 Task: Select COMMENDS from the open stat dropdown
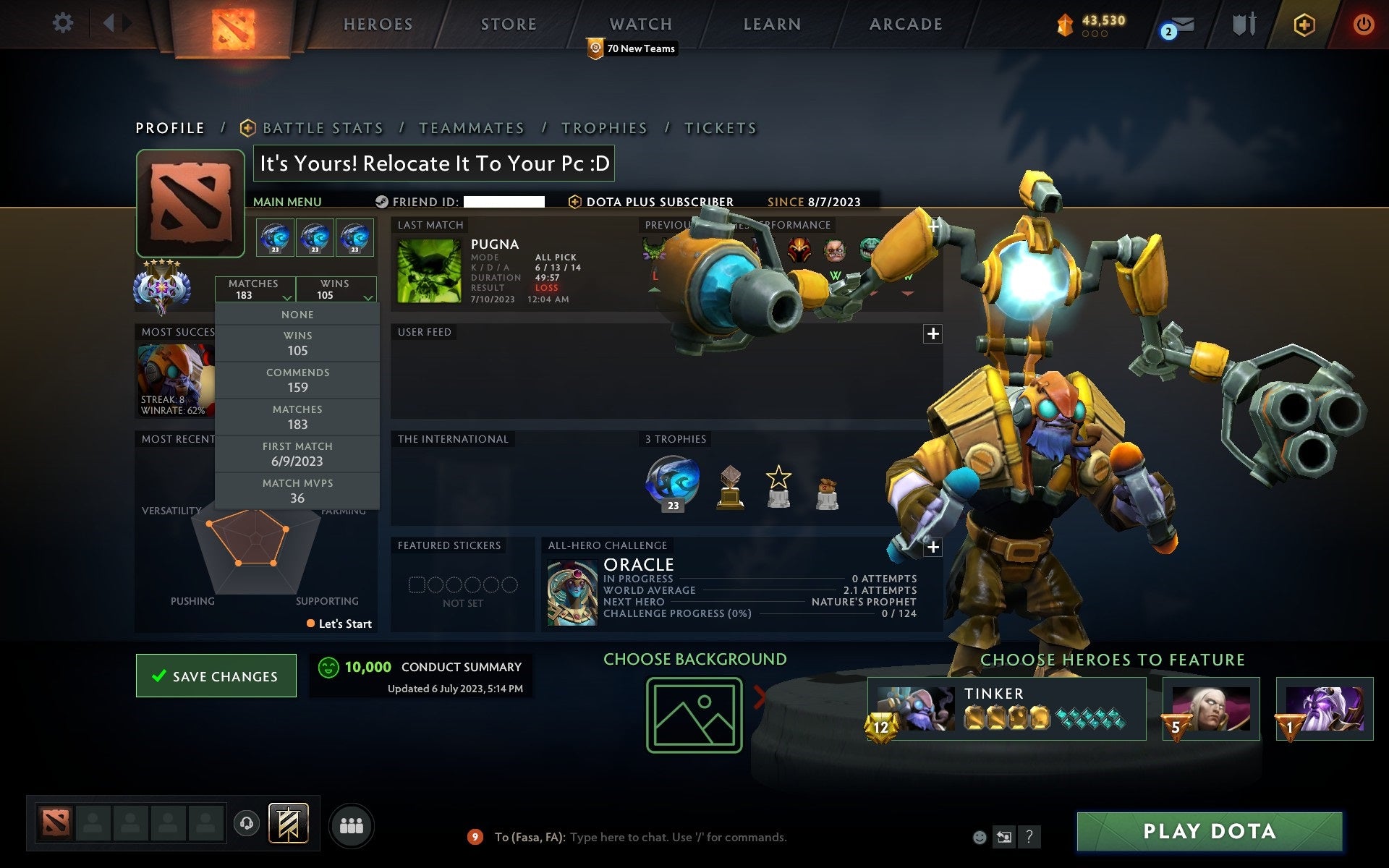click(298, 380)
